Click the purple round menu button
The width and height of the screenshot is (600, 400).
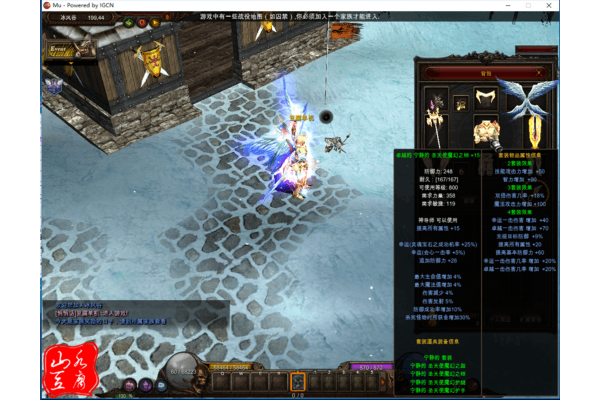click(146, 385)
